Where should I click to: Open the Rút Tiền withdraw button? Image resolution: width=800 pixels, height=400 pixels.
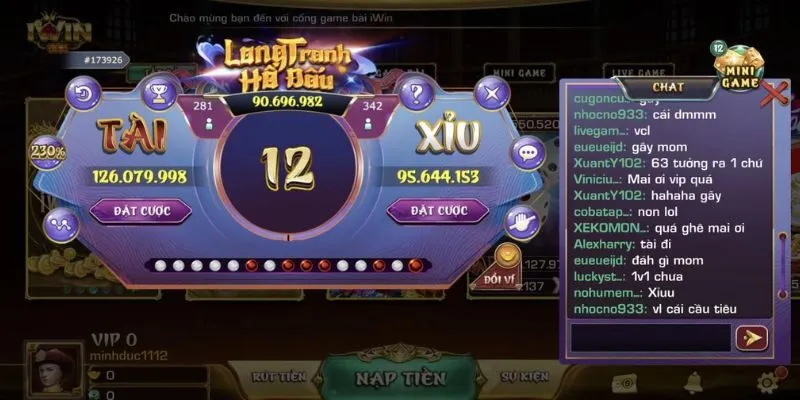click(277, 378)
